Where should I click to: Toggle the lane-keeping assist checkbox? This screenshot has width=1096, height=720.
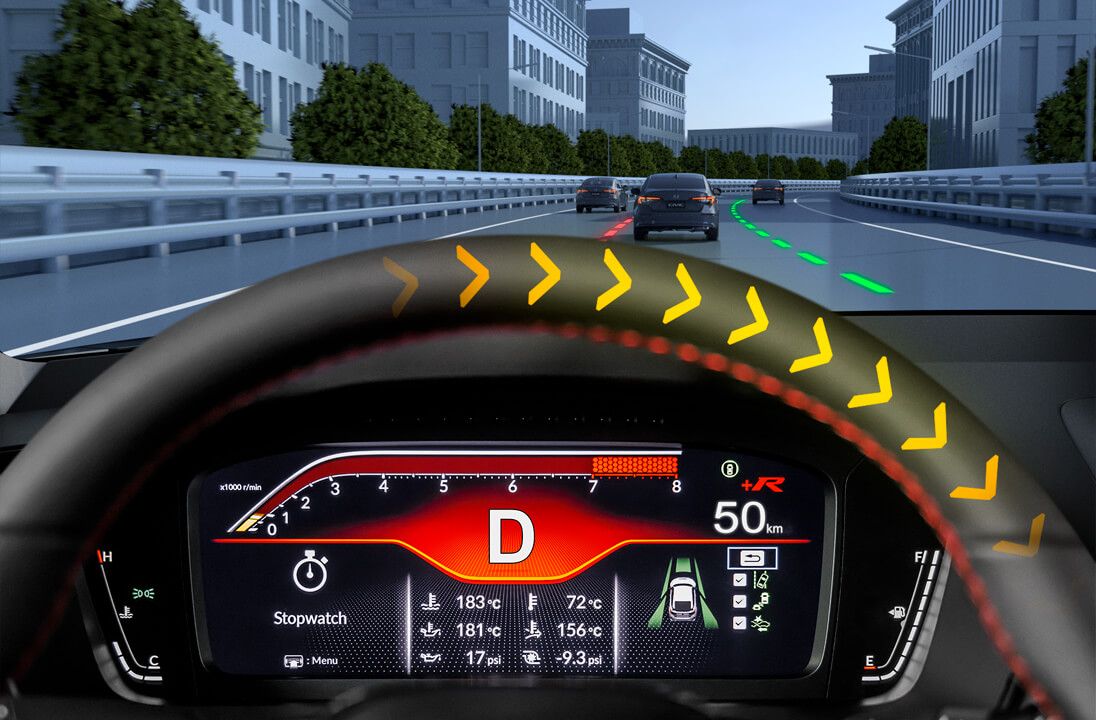[739, 581]
